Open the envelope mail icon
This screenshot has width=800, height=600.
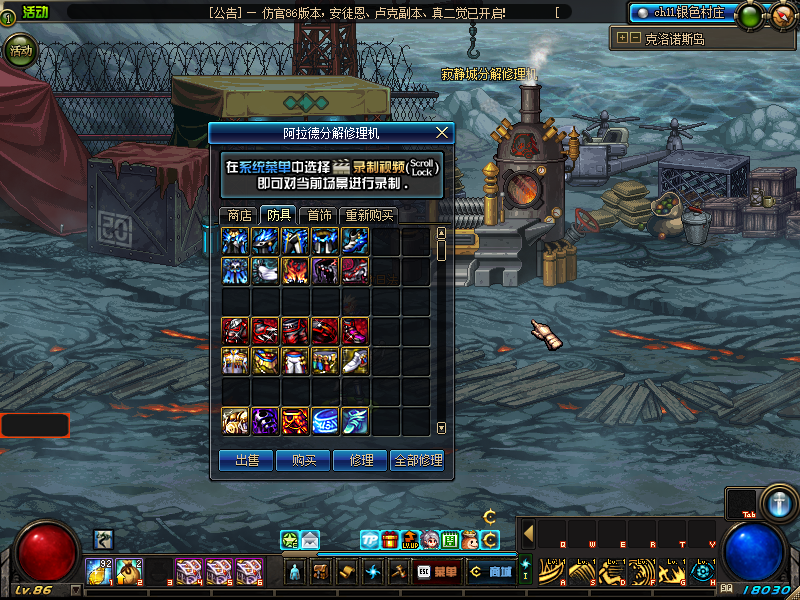click(x=310, y=540)
